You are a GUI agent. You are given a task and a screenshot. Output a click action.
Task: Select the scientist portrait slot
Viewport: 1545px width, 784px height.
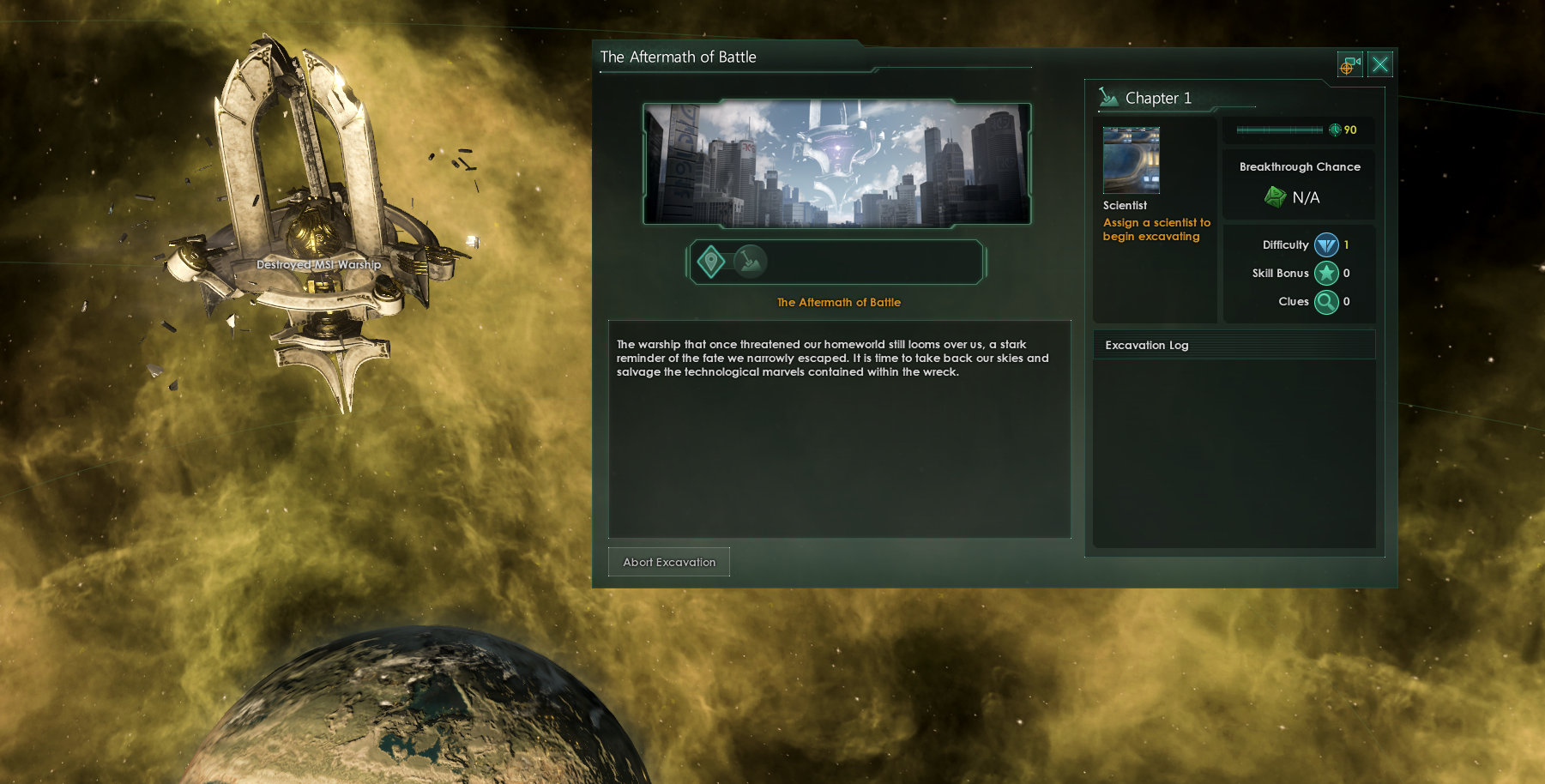click(1131, 160)
